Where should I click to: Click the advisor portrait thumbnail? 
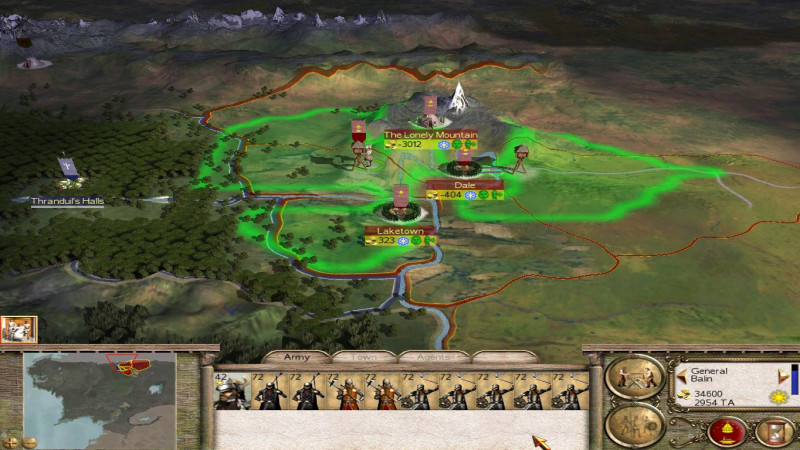click(19, 329)
